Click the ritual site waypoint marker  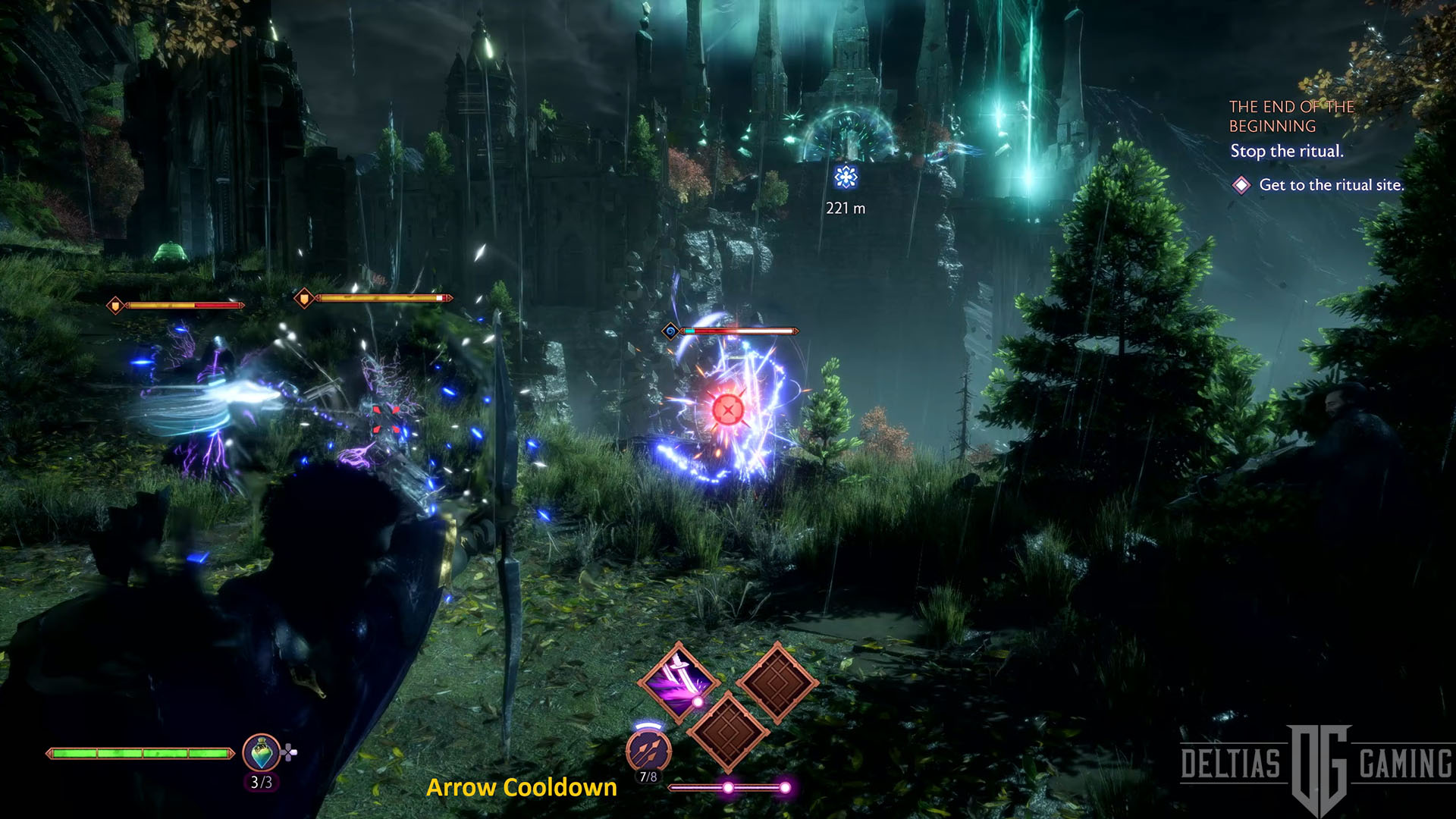pos(846,177)
